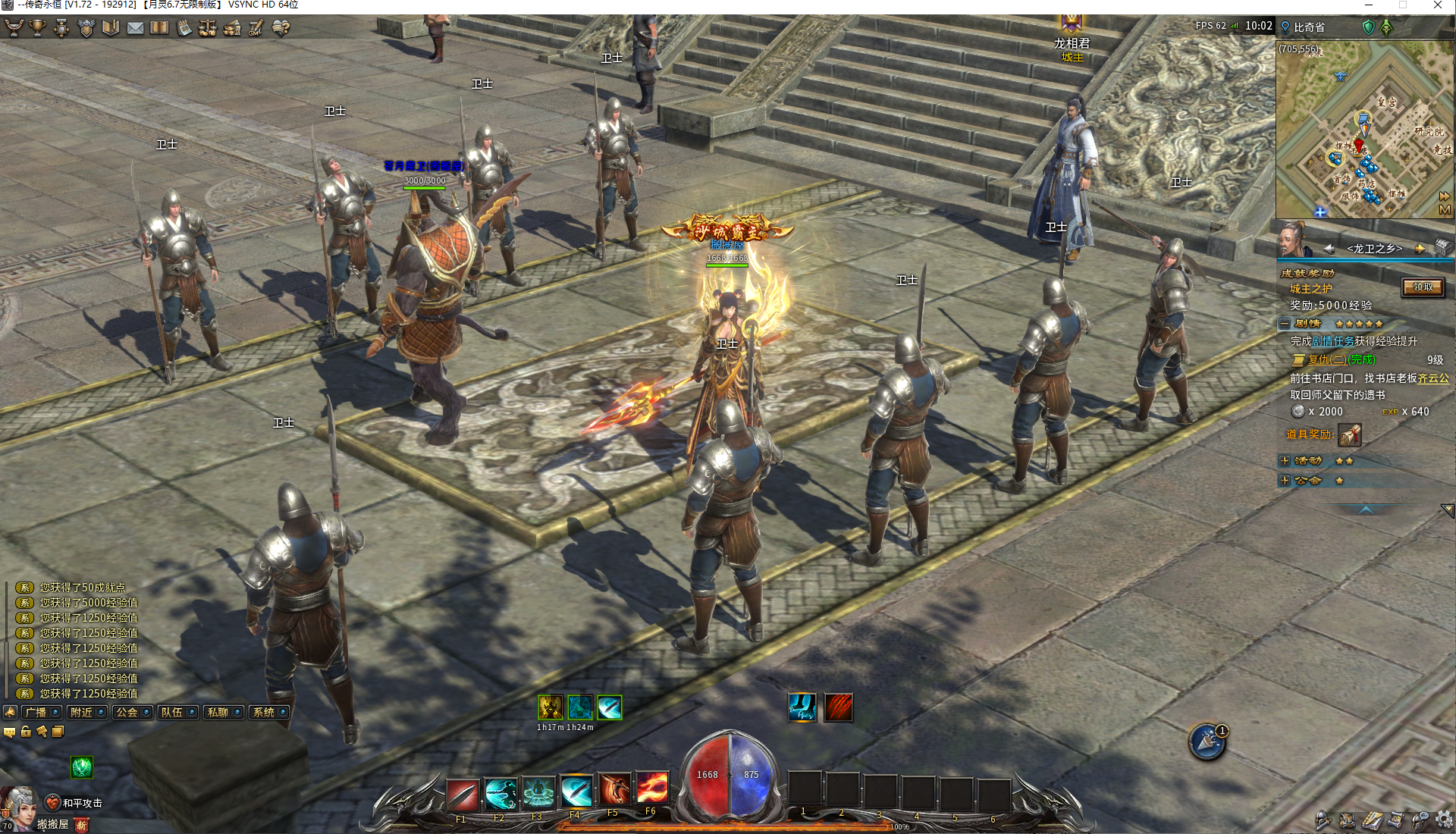The height and width of the screenshot is (834, 1456).
Task: Activate the F6 fire skill
Action: click(652, 789)
